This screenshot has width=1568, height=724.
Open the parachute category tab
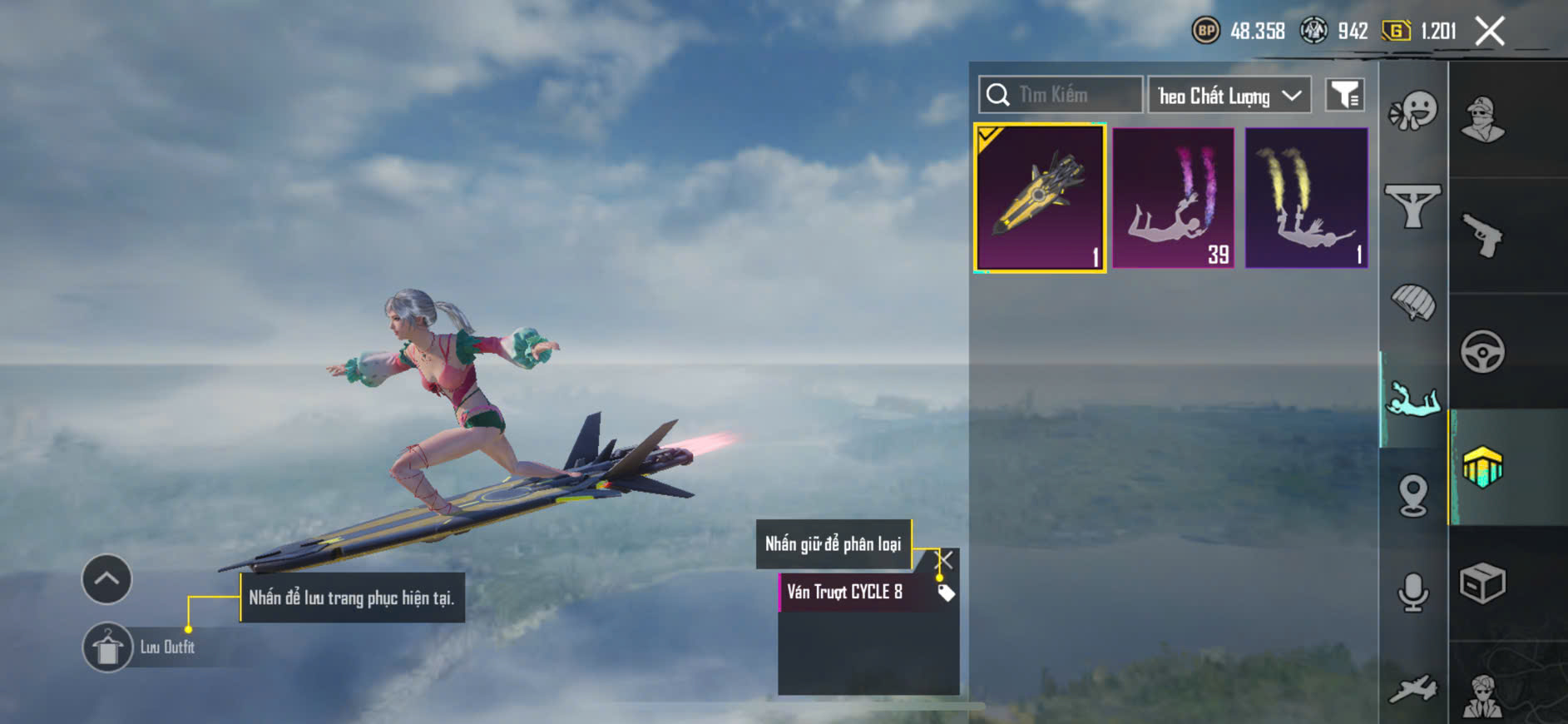(1412, 302)
